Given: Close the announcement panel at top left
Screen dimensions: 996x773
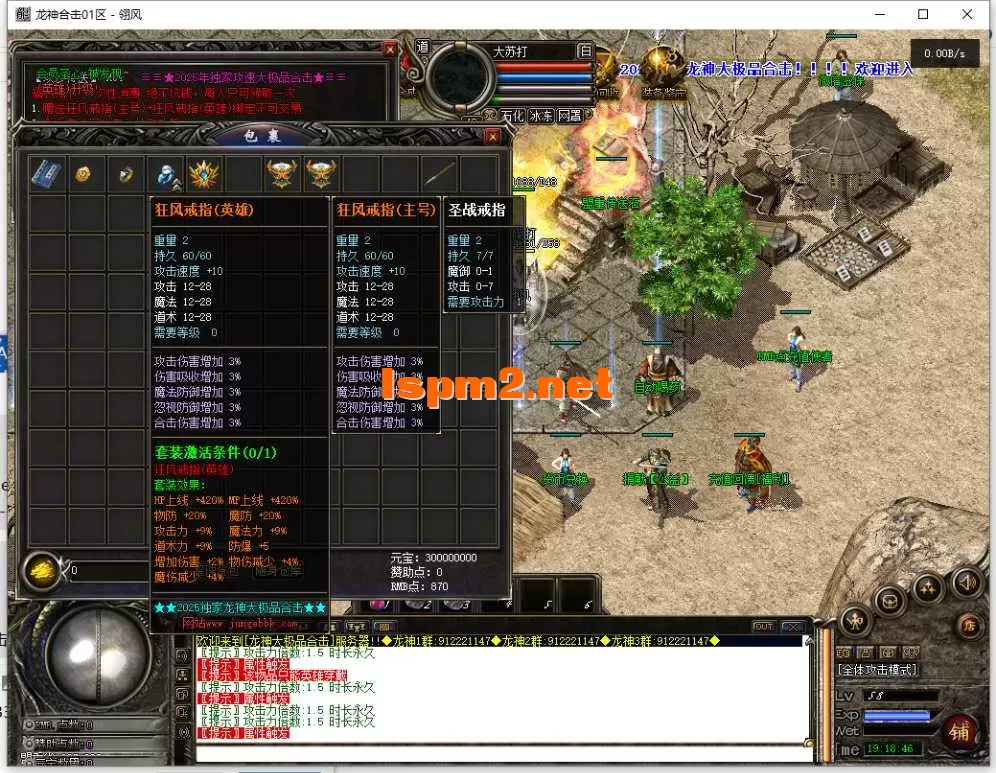Looking at the screenshot, I should point(389,49).
